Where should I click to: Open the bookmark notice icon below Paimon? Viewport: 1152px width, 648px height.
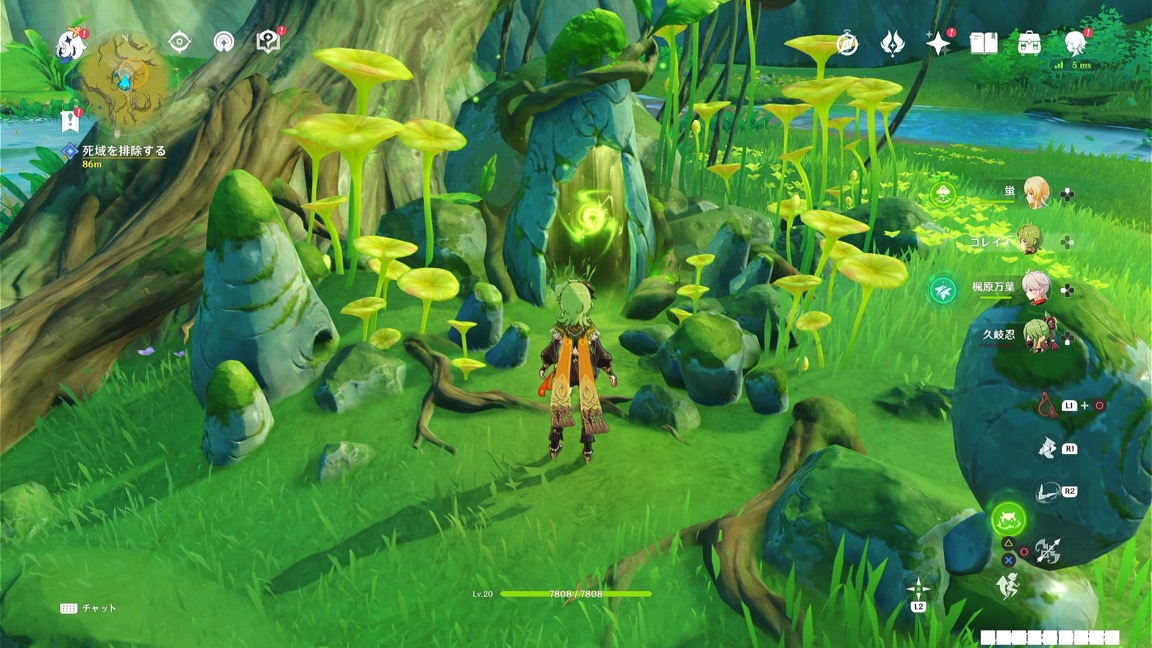(70, 121)
